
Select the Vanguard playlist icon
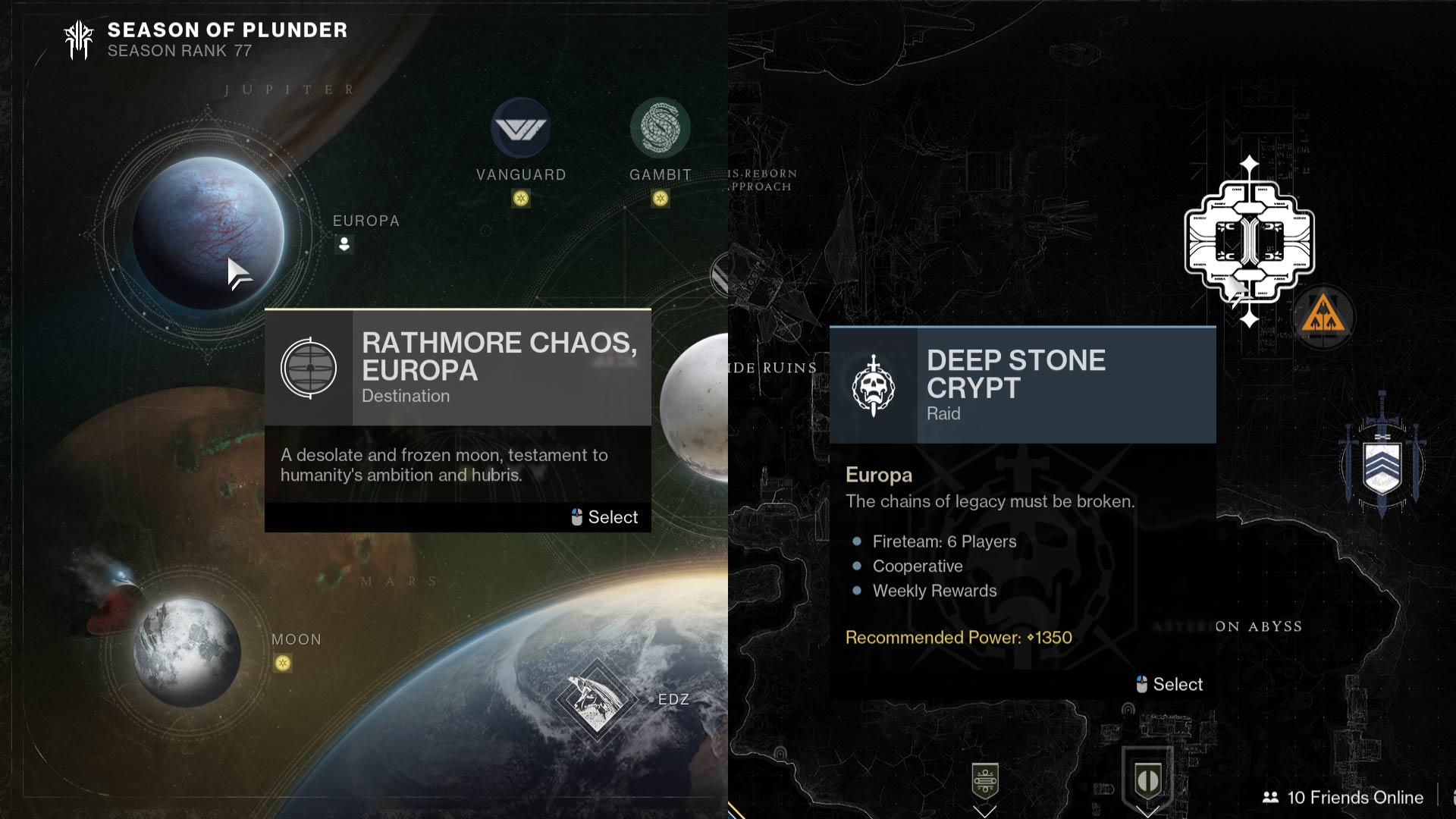tap(520, 127)
